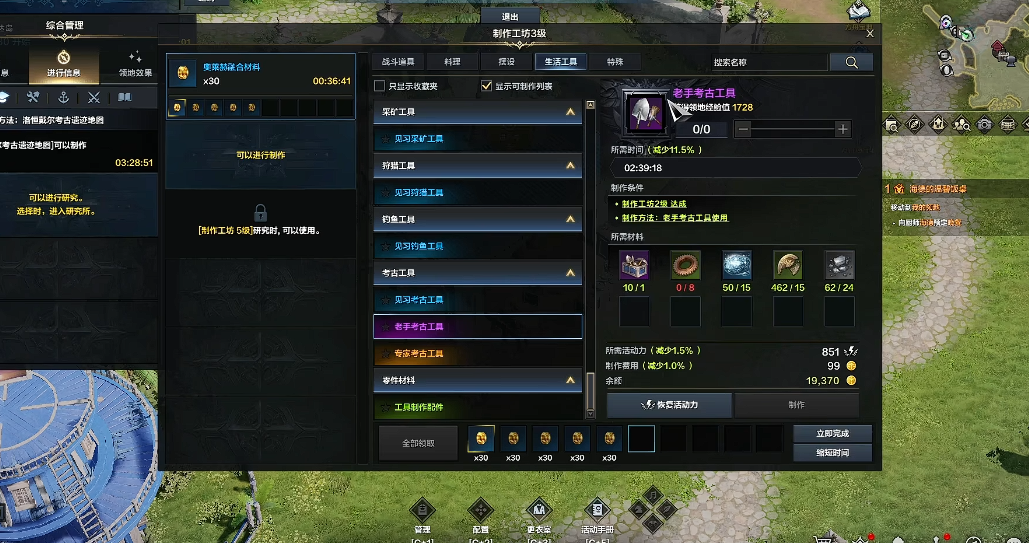Finish instantly with 立即完成

tap(832, 434)
